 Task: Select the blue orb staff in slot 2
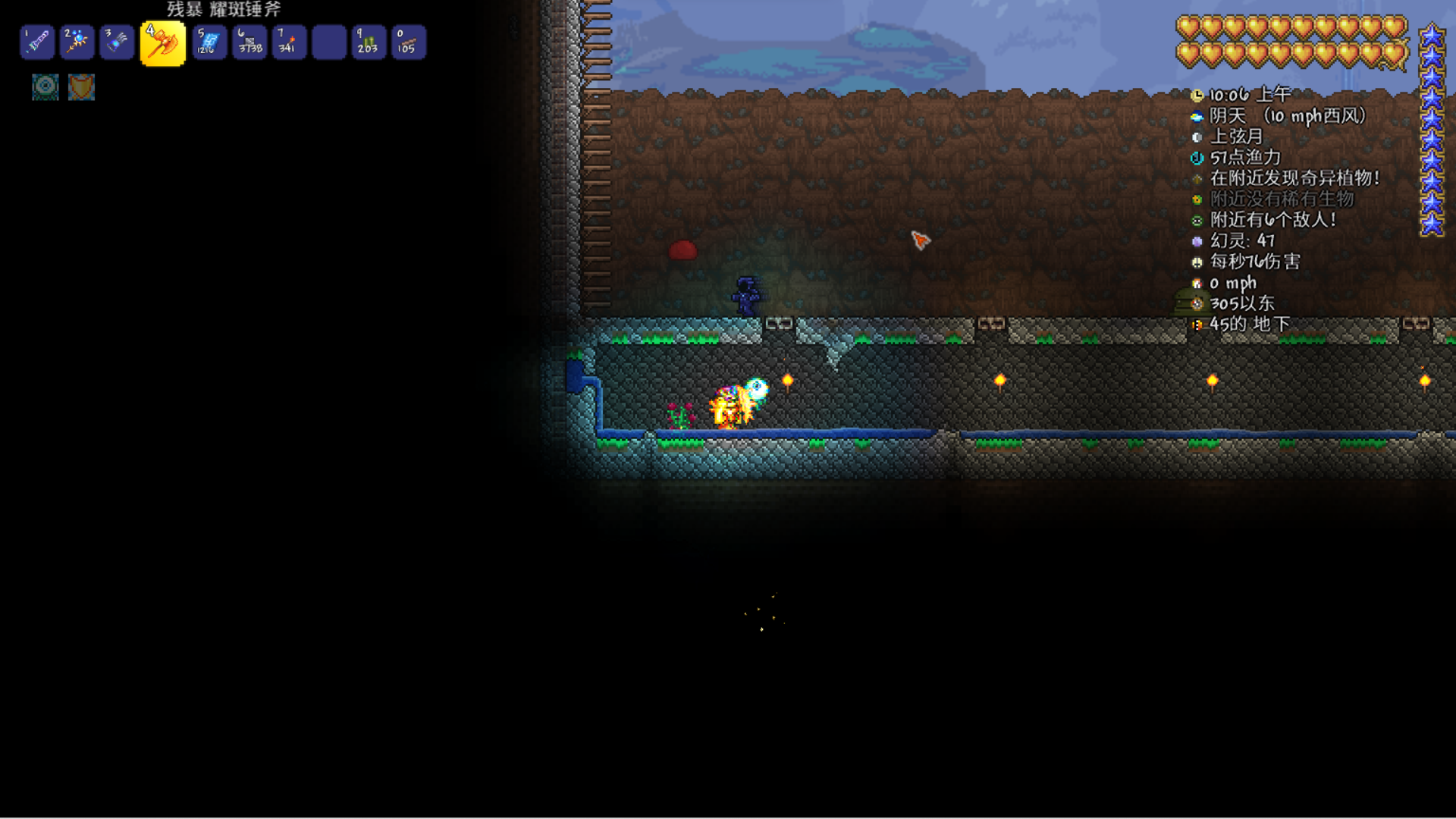(77, 42)
